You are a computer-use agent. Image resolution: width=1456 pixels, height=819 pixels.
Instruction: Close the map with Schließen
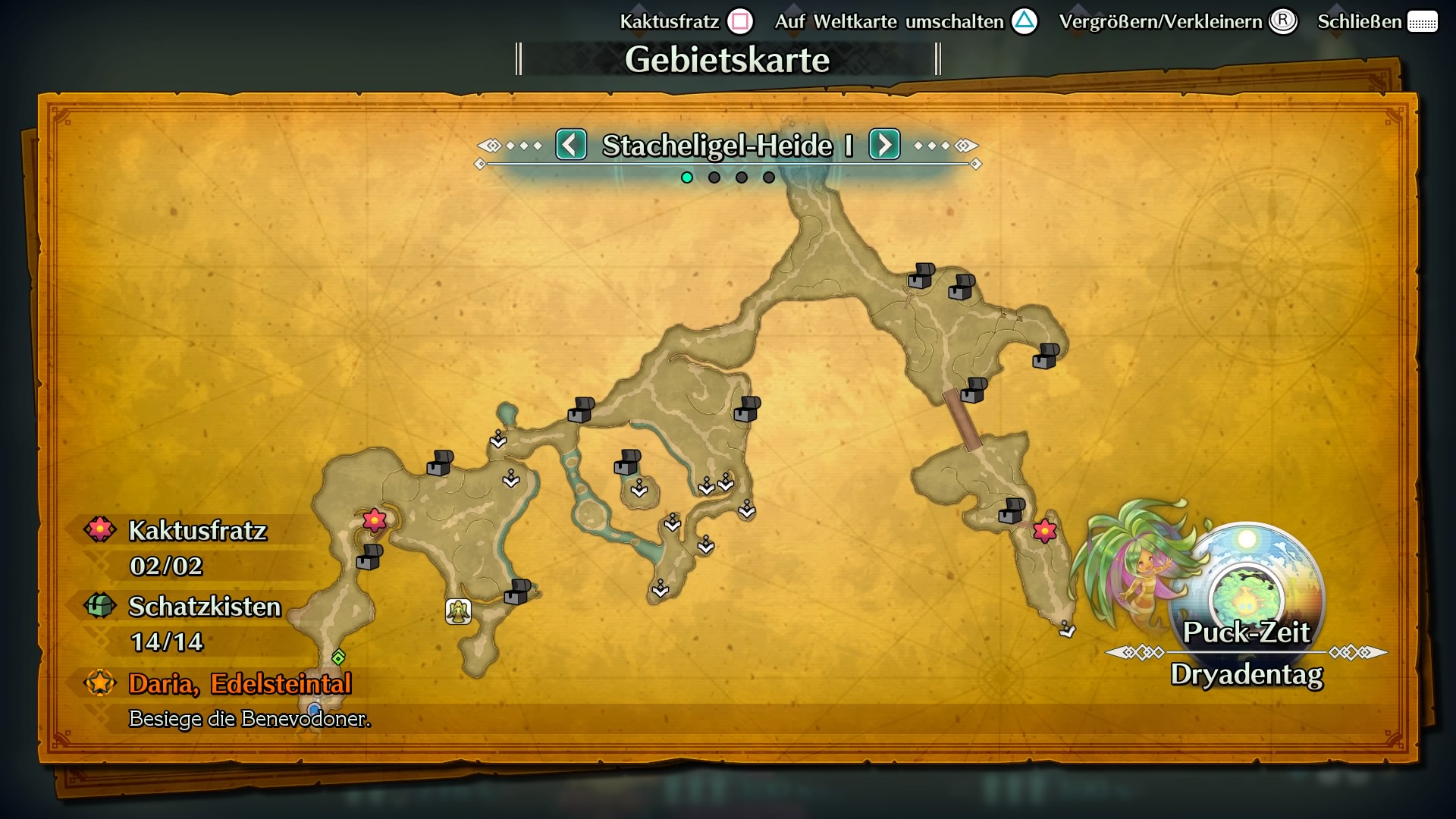[1360, 20]
